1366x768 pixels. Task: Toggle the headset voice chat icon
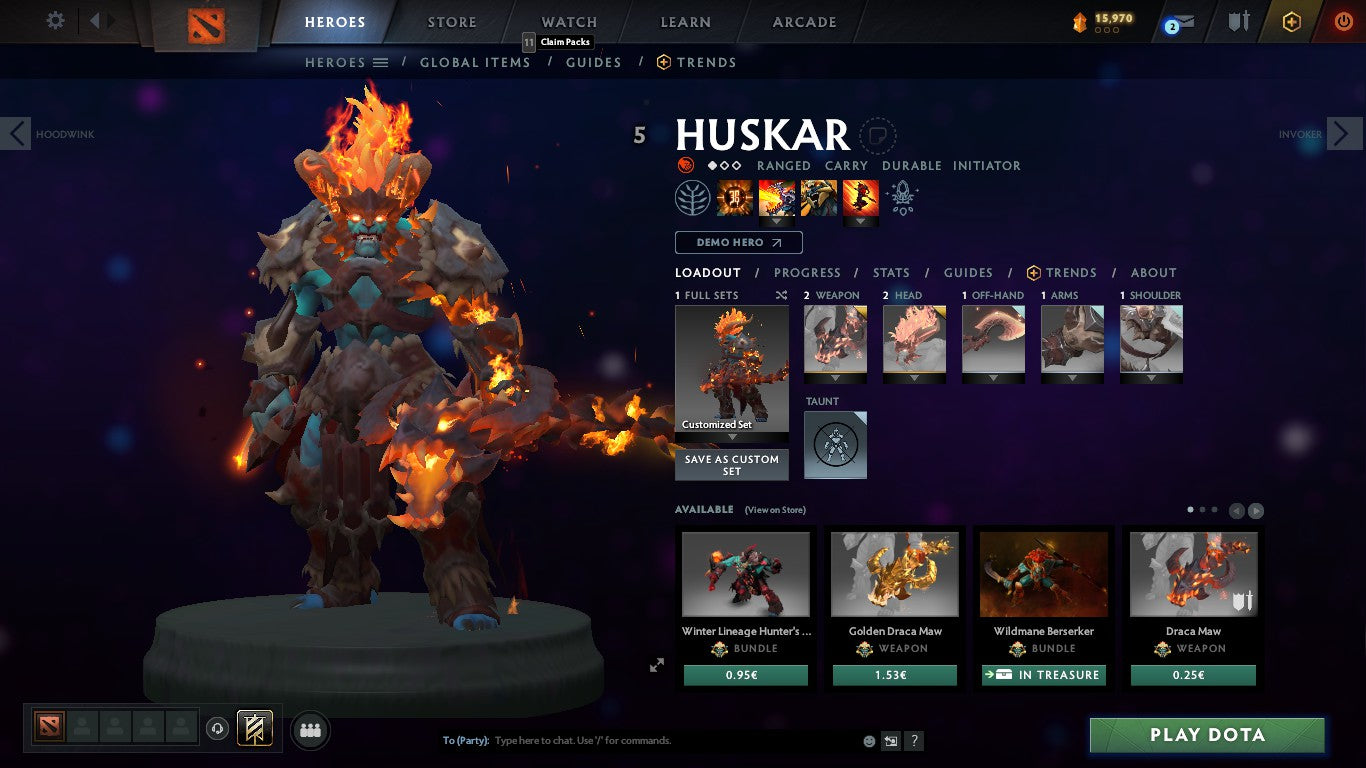tap(218, 729)
